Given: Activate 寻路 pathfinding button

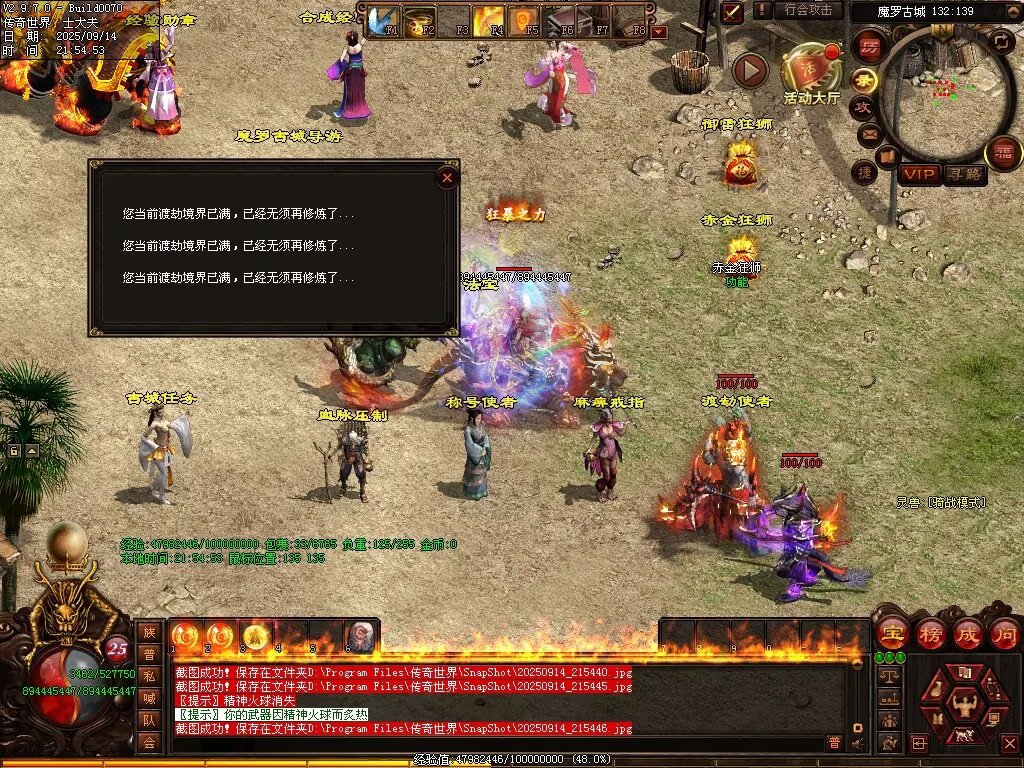Looking at the screenshot, I should click(x=964, y=174).
